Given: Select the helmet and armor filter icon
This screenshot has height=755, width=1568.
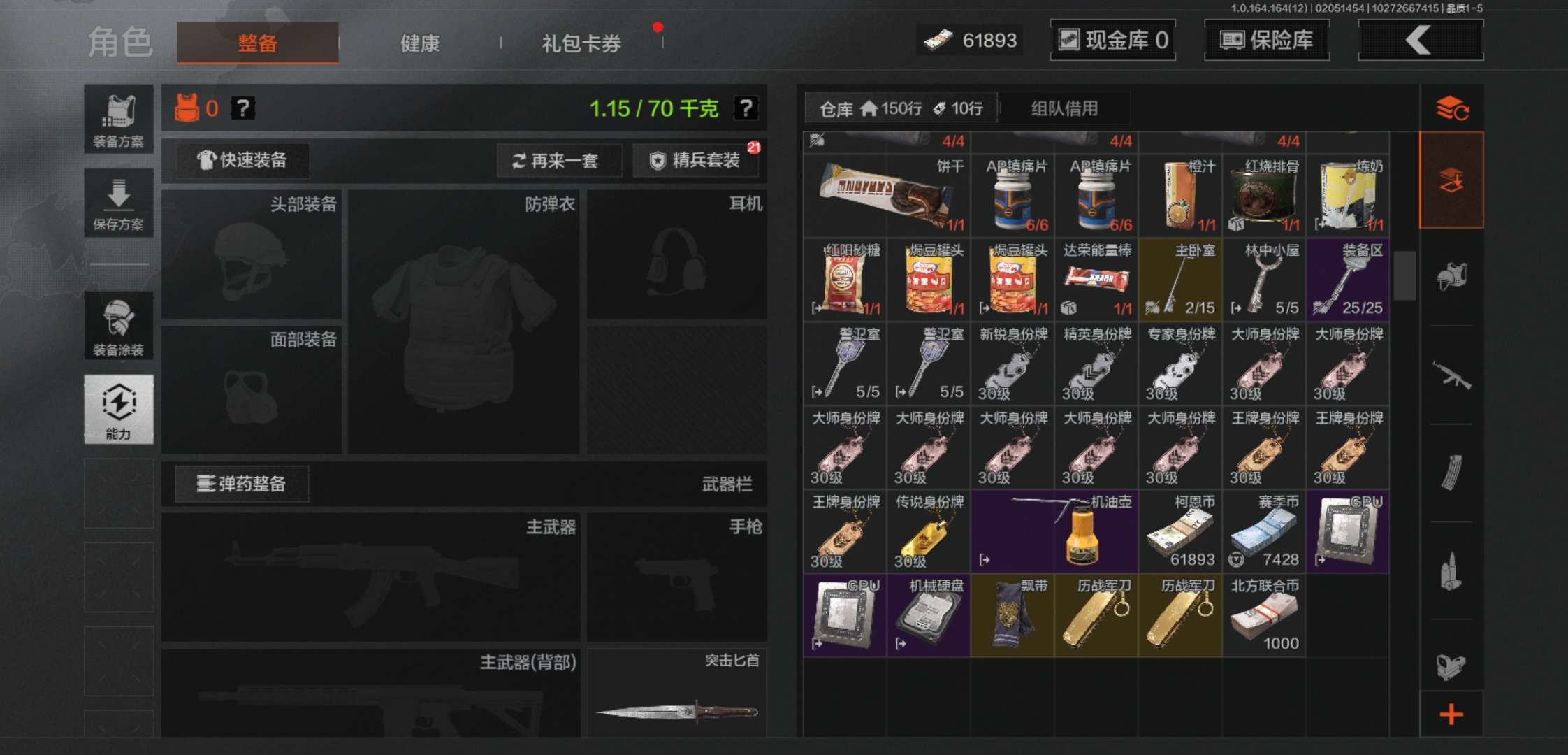Looking at the screenshot, I should tap(1452, 276).
